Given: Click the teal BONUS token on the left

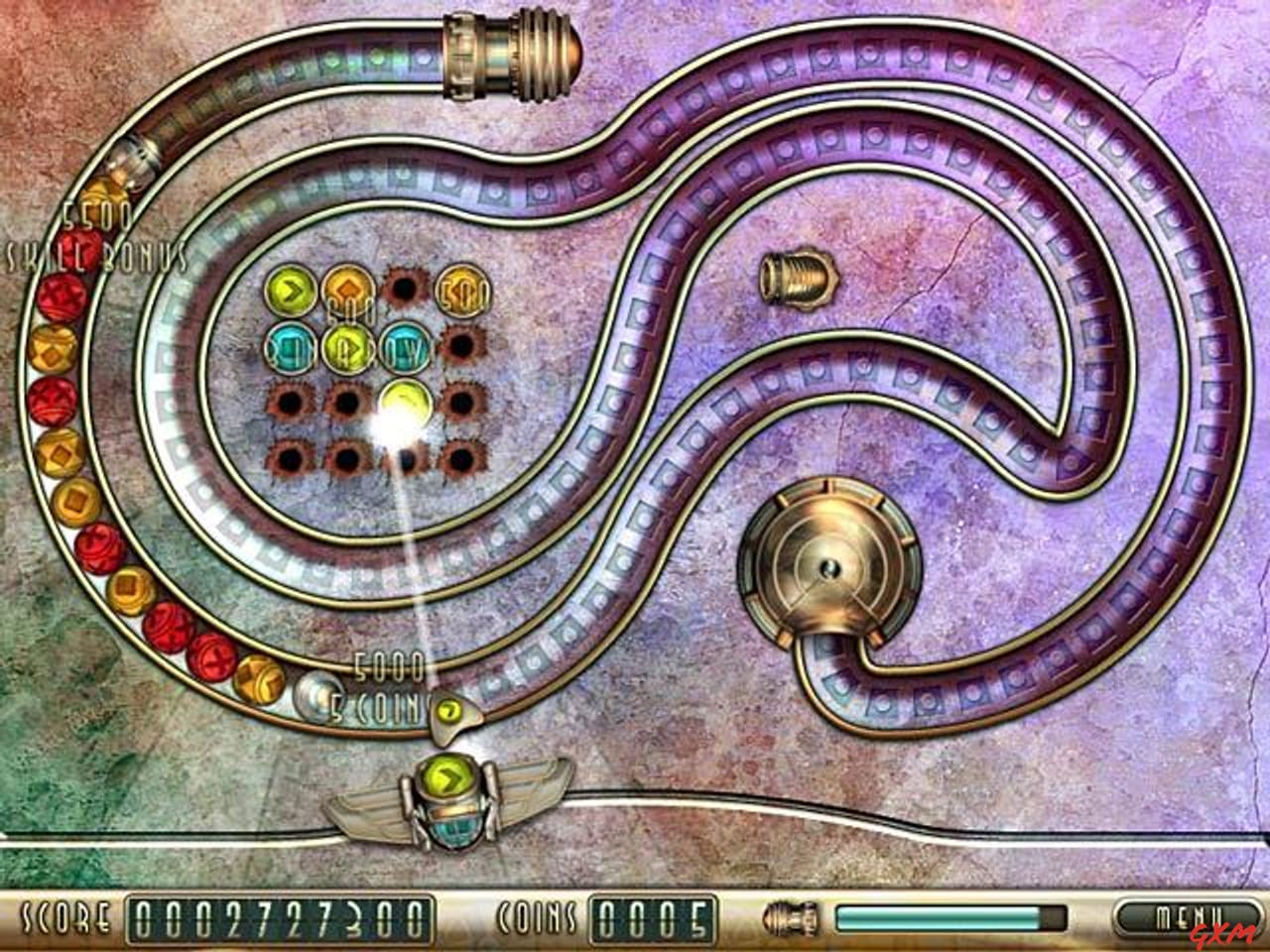Looking at the screenshot, I should [290, 349].
